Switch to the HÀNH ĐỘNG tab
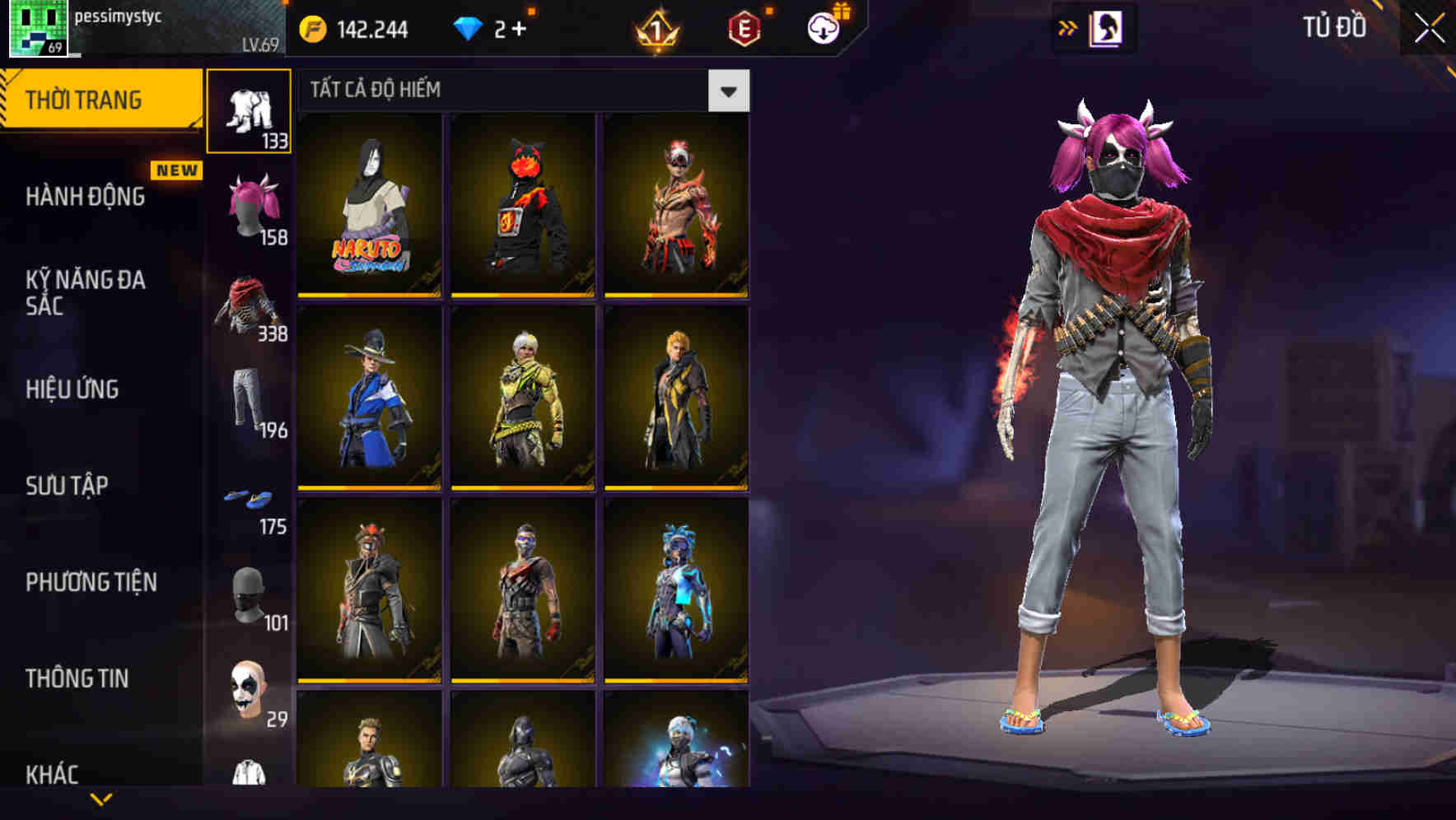The width and height of the screenshot is (1456, 820). pyautogui.click(x=86, y=198)
